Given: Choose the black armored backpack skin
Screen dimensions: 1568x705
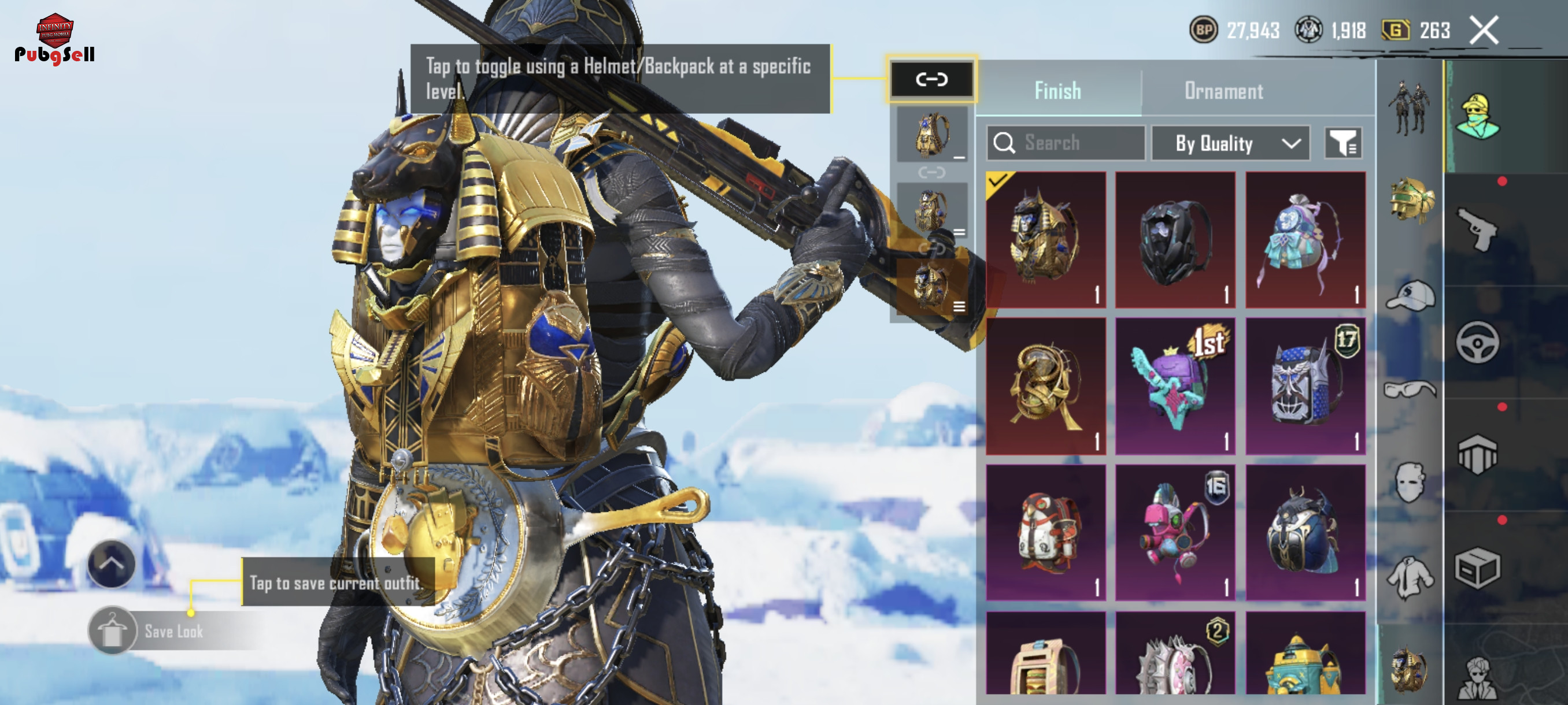Looking at the screenshot, I should (x=1175, y=239).
